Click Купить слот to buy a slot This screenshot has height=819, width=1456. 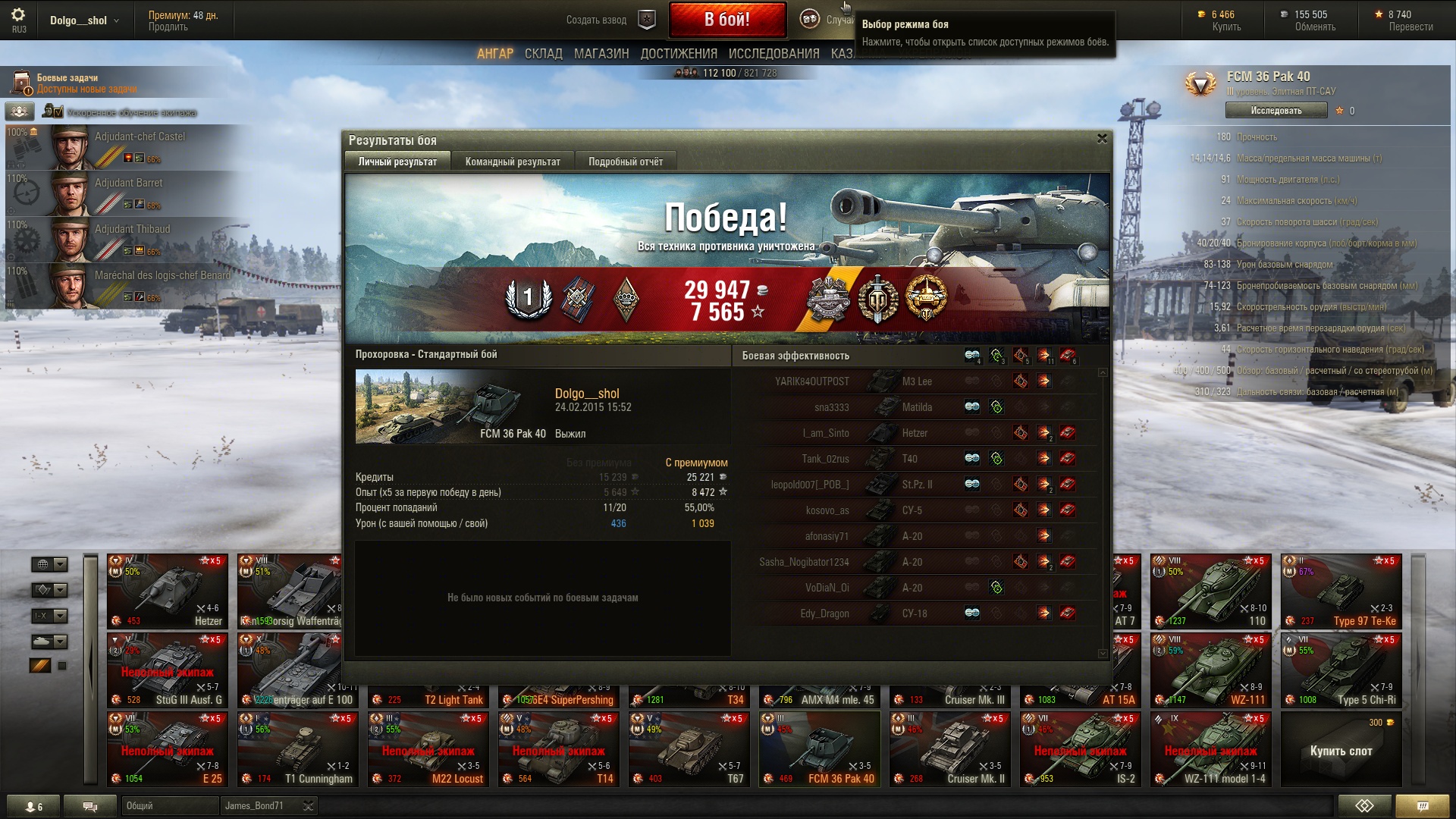pos(1341,751)
